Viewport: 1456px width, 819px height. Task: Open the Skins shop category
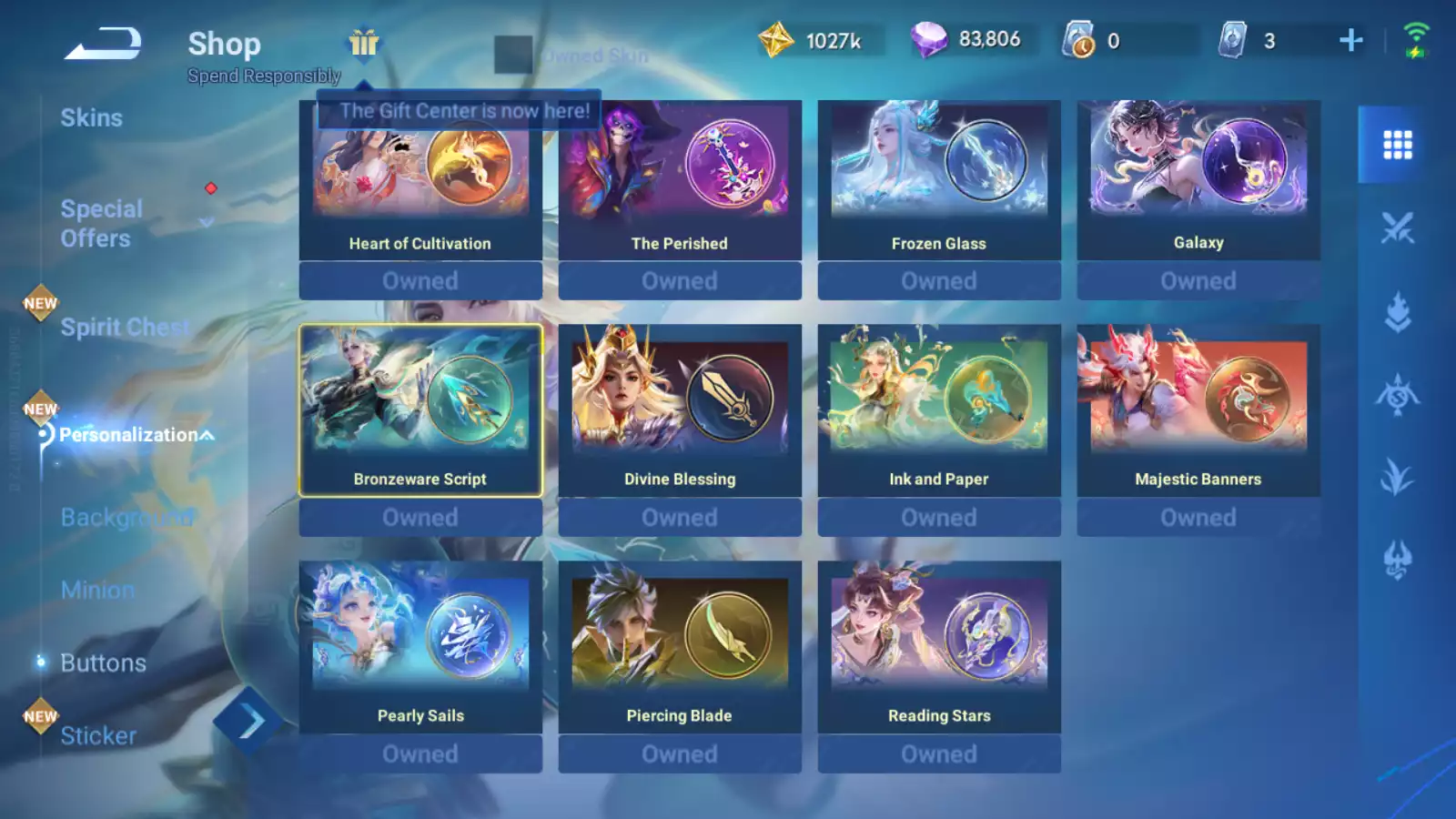91,118
